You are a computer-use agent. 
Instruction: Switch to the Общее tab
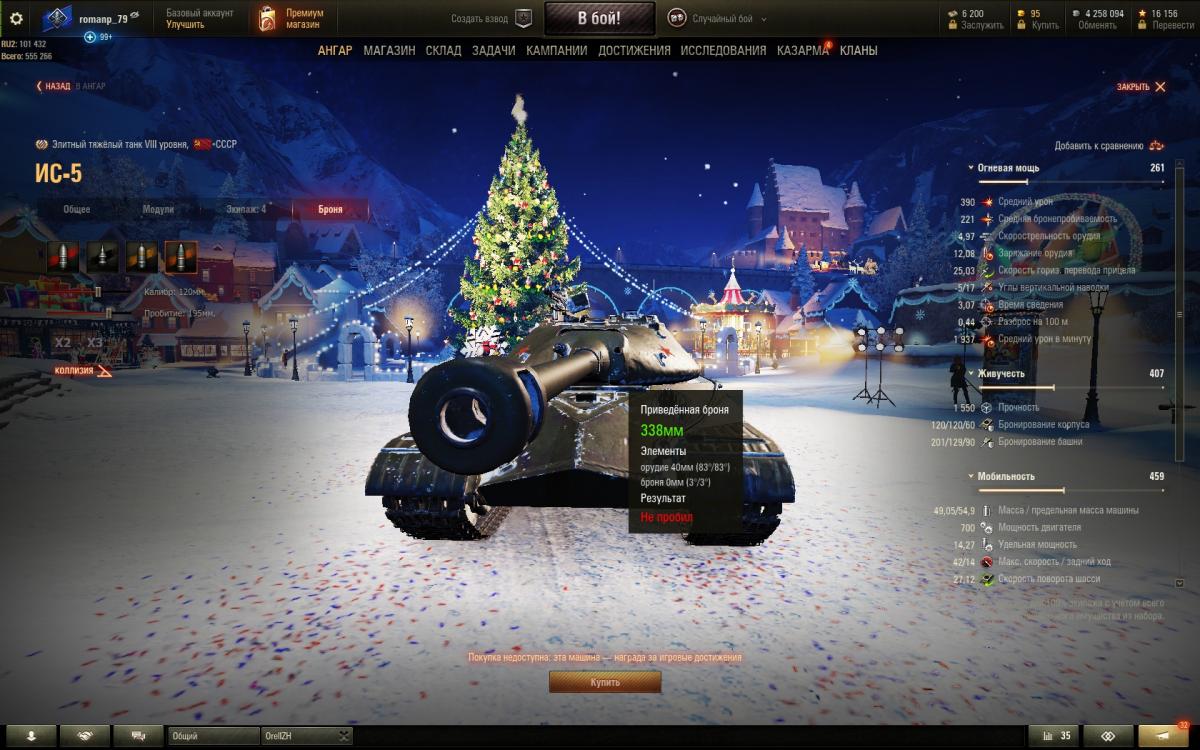77,209
